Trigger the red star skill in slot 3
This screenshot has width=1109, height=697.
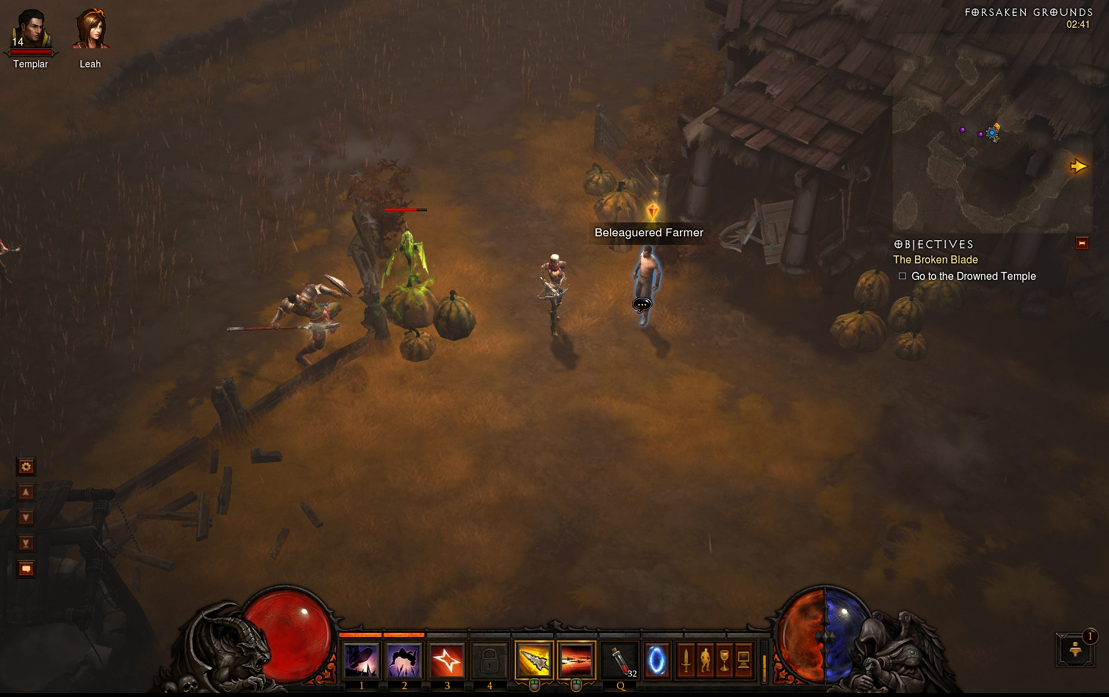[447, 661]
